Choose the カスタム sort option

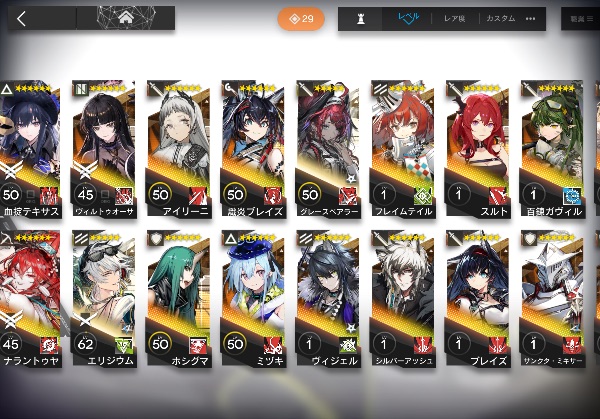point(500,19)
